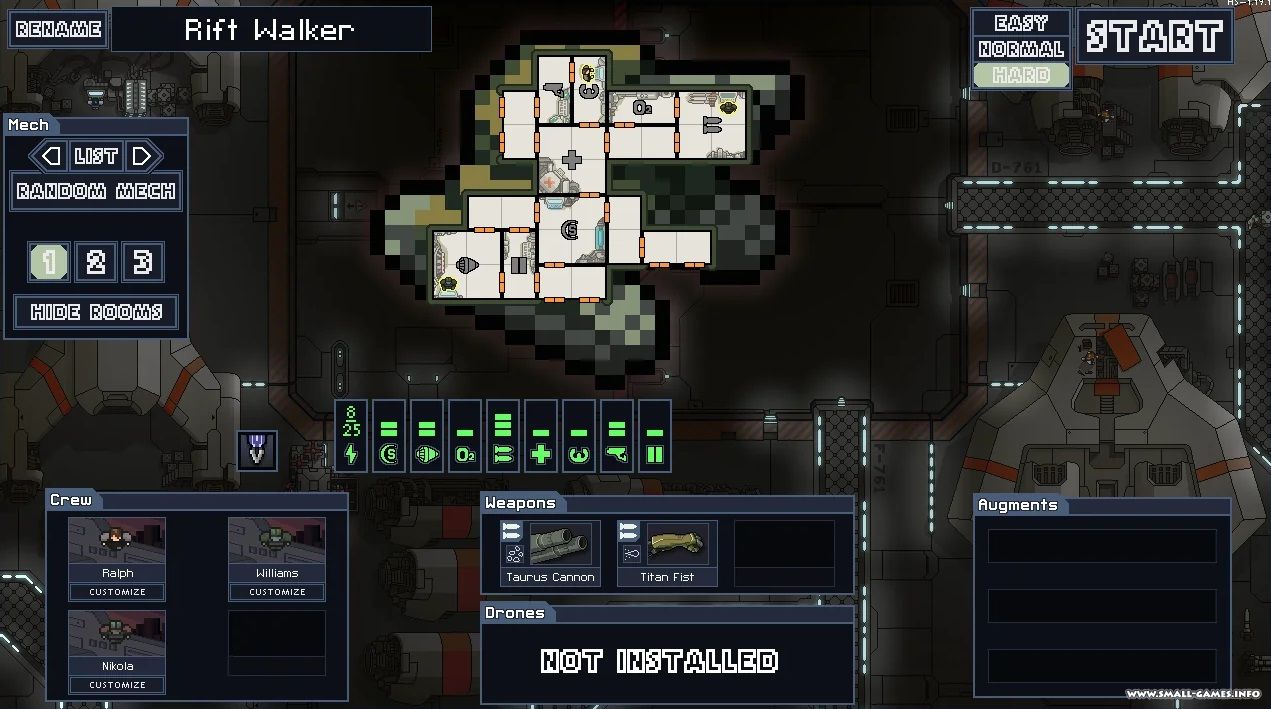This screenshot has height=709, width=1271.
Task: Toggle the Hide Rooms button
Action: point(96,312)
